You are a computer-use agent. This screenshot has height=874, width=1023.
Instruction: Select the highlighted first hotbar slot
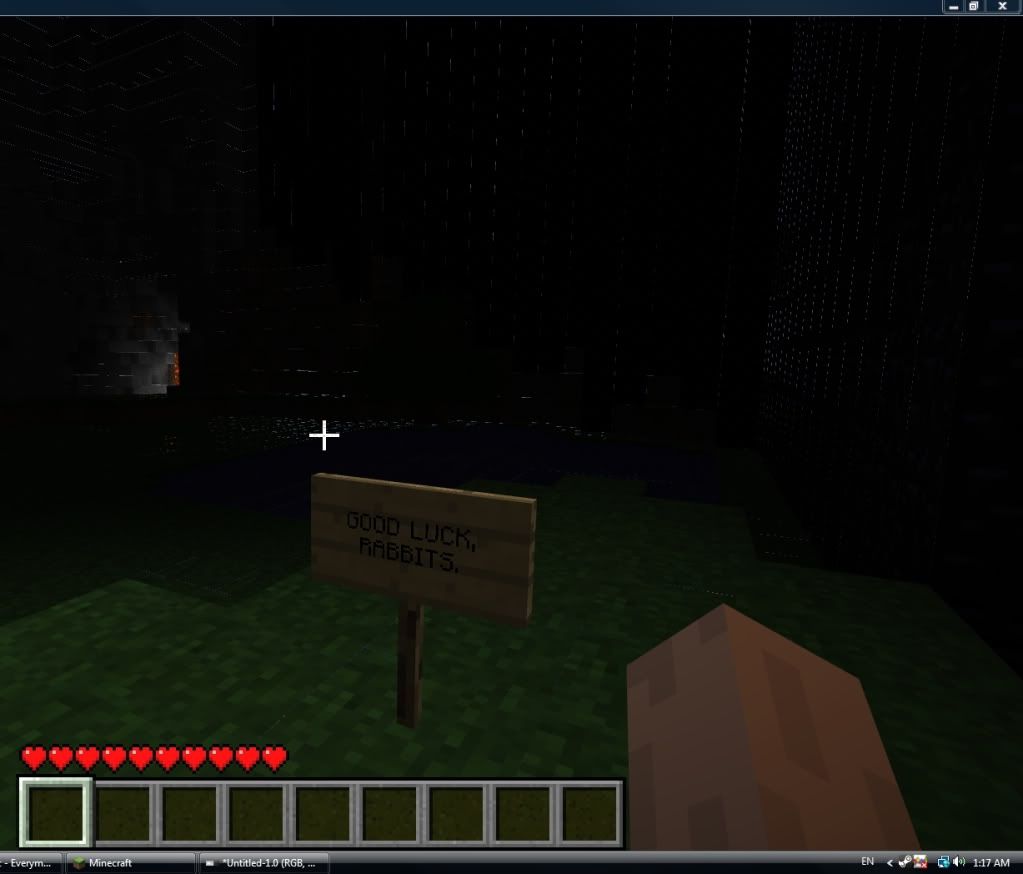pyautogui.click(x=56, y=812)
